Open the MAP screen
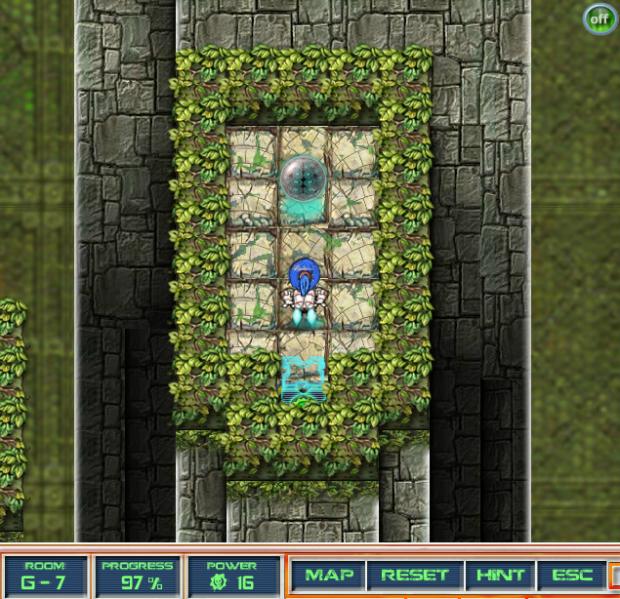This screenshot has width=620, height=599. 329,575
